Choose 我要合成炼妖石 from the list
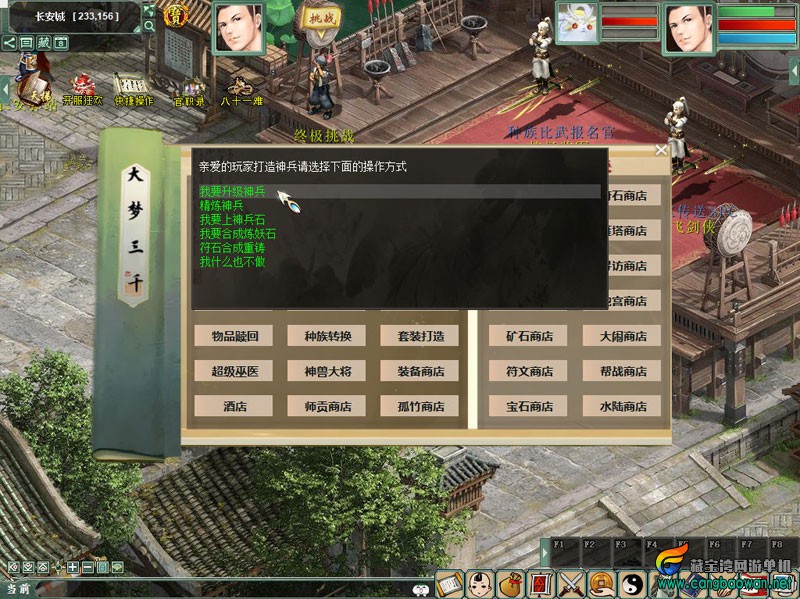 coord(238,233)
